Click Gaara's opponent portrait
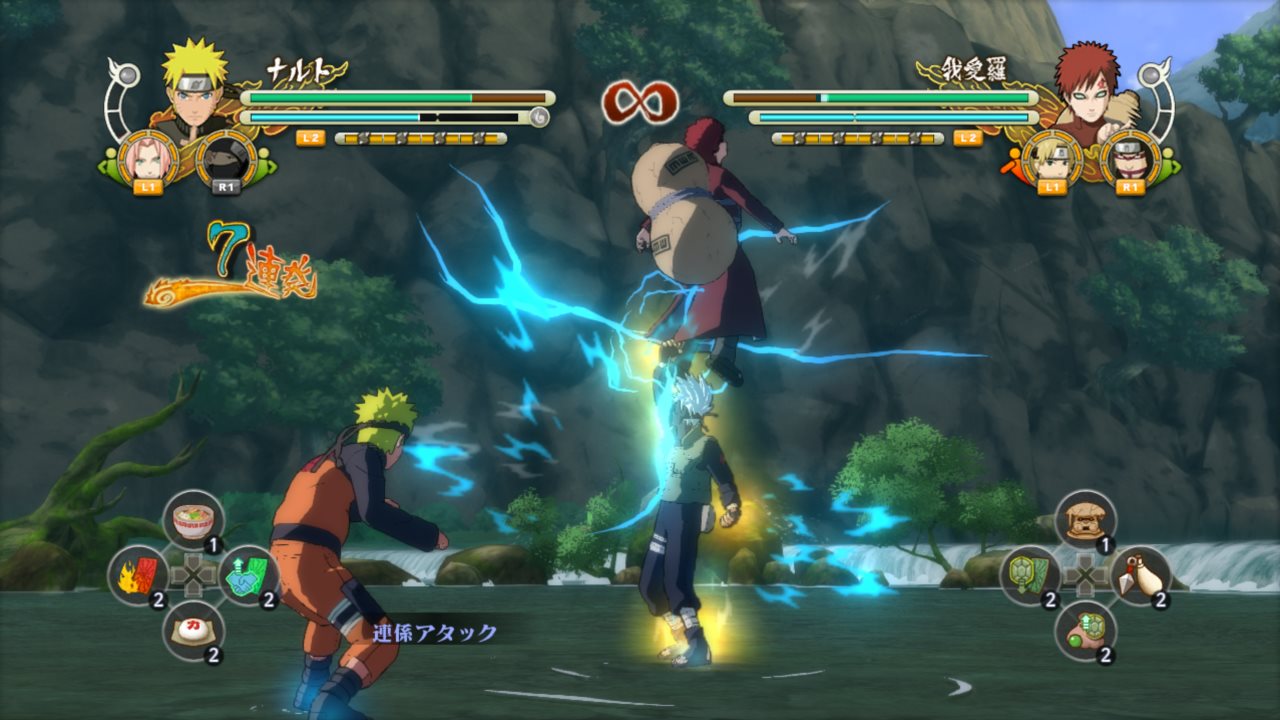1280x720 pixels. click(x=1086, y=88)
